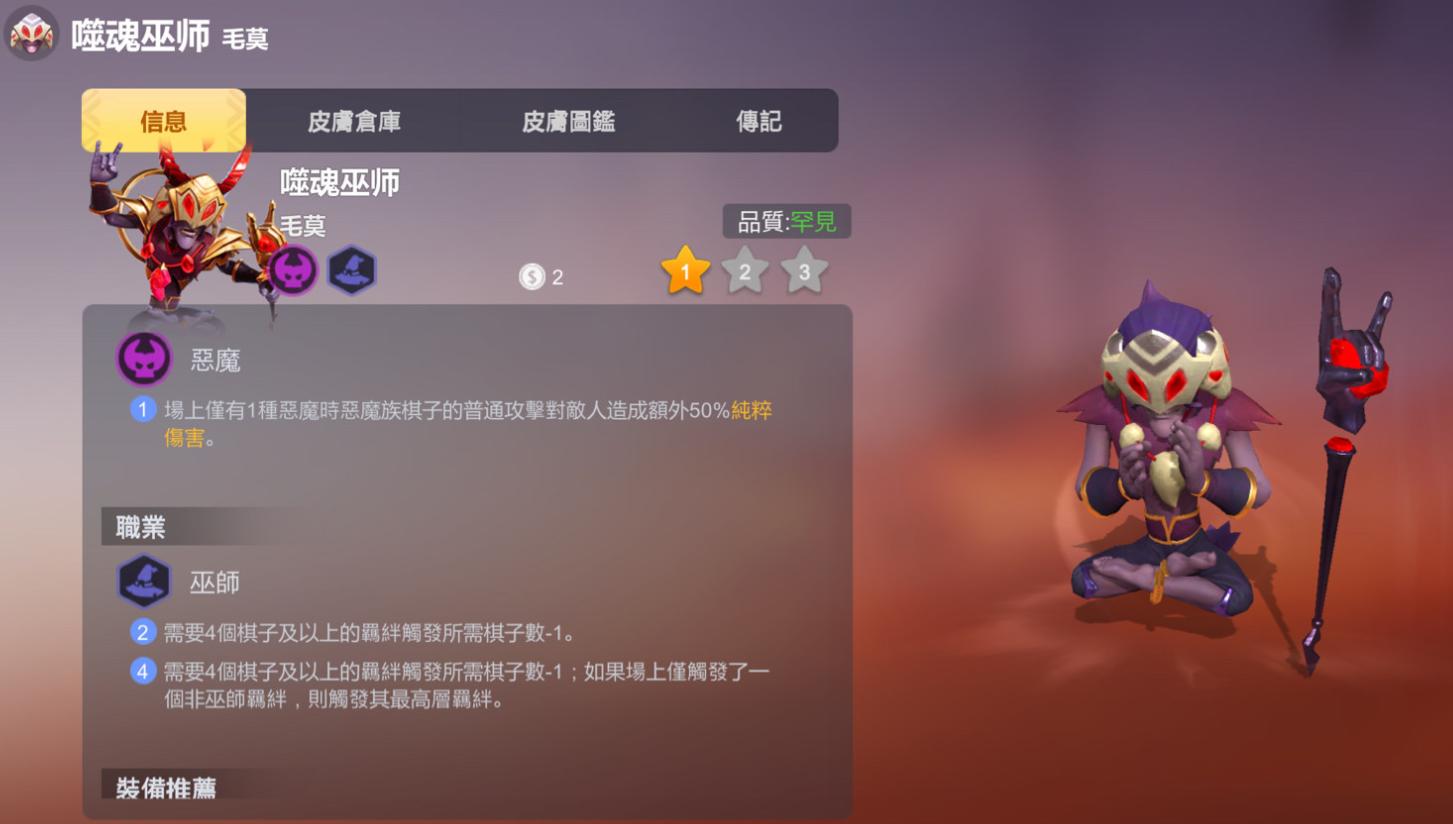Click the 惡魔 demon icon next to the synergy description

pyautogui.click(x=144, y=359)
